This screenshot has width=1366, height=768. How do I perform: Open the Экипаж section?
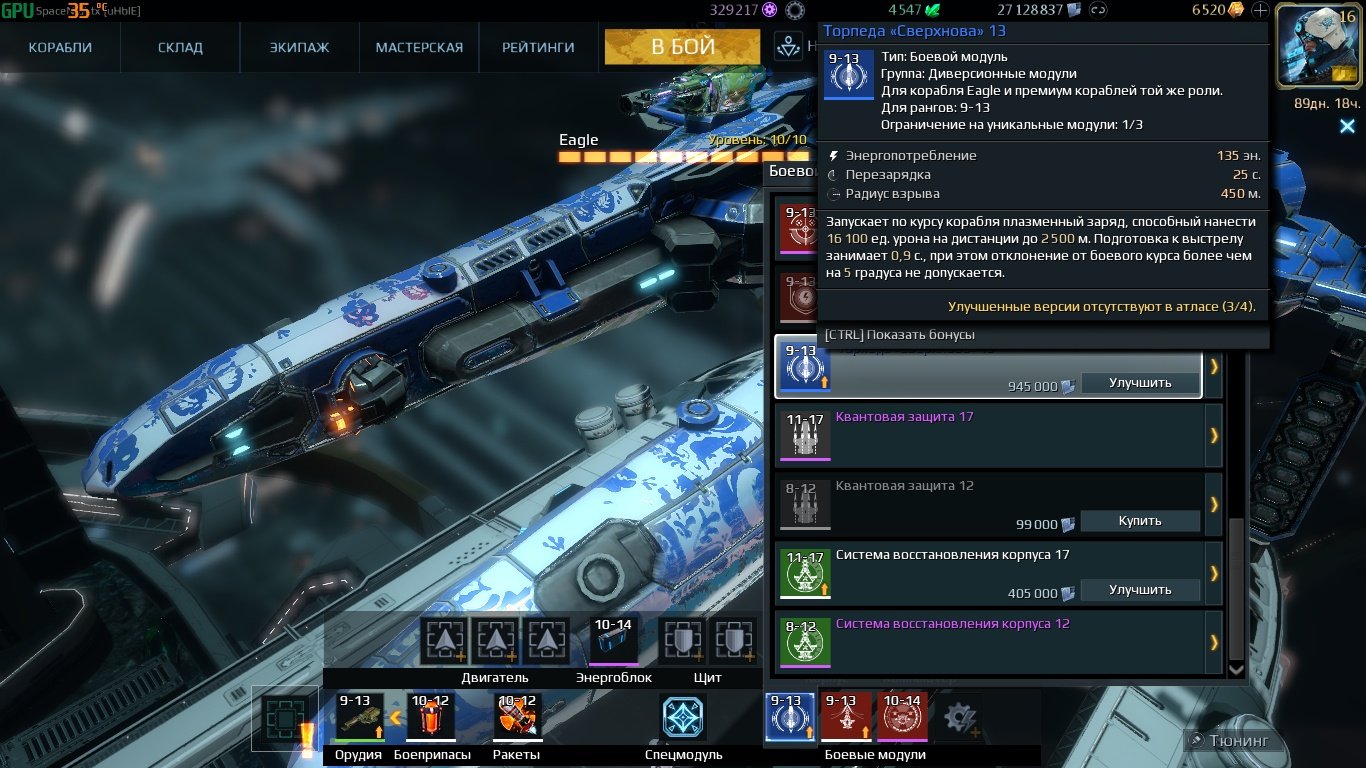[x=299, y=47]
